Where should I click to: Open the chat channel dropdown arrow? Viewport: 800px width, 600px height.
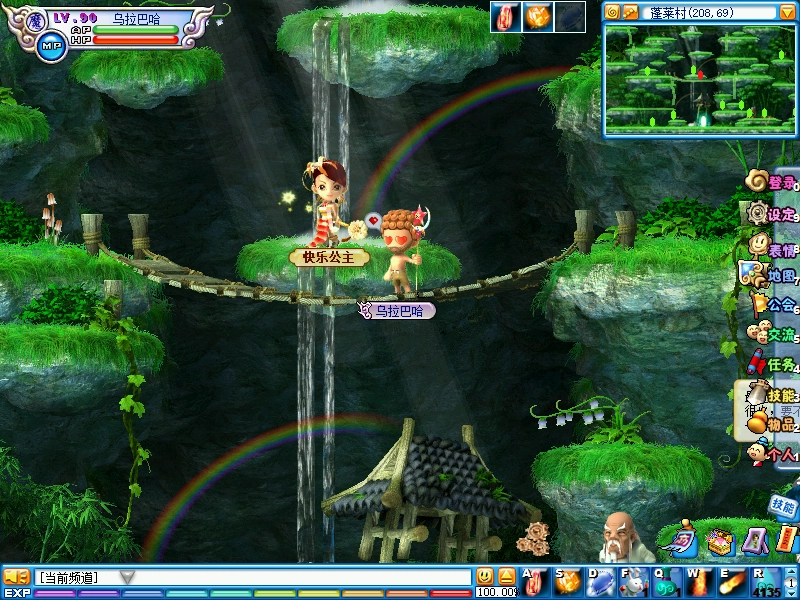pos(127,577)
